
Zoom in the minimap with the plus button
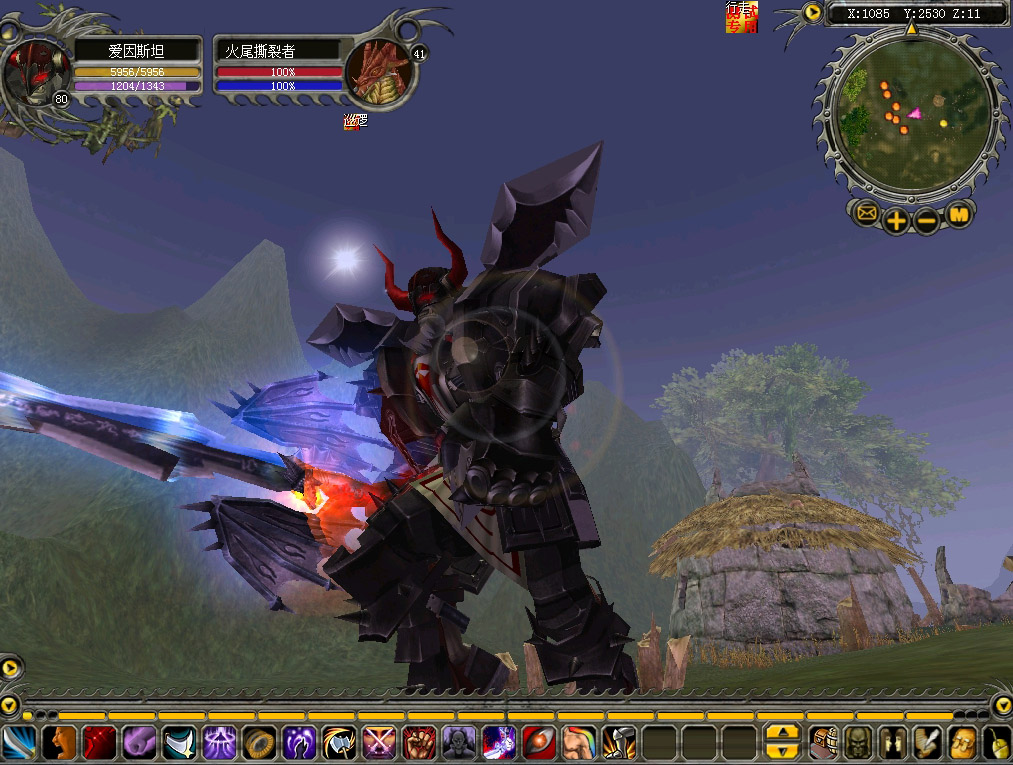(896, 220)
